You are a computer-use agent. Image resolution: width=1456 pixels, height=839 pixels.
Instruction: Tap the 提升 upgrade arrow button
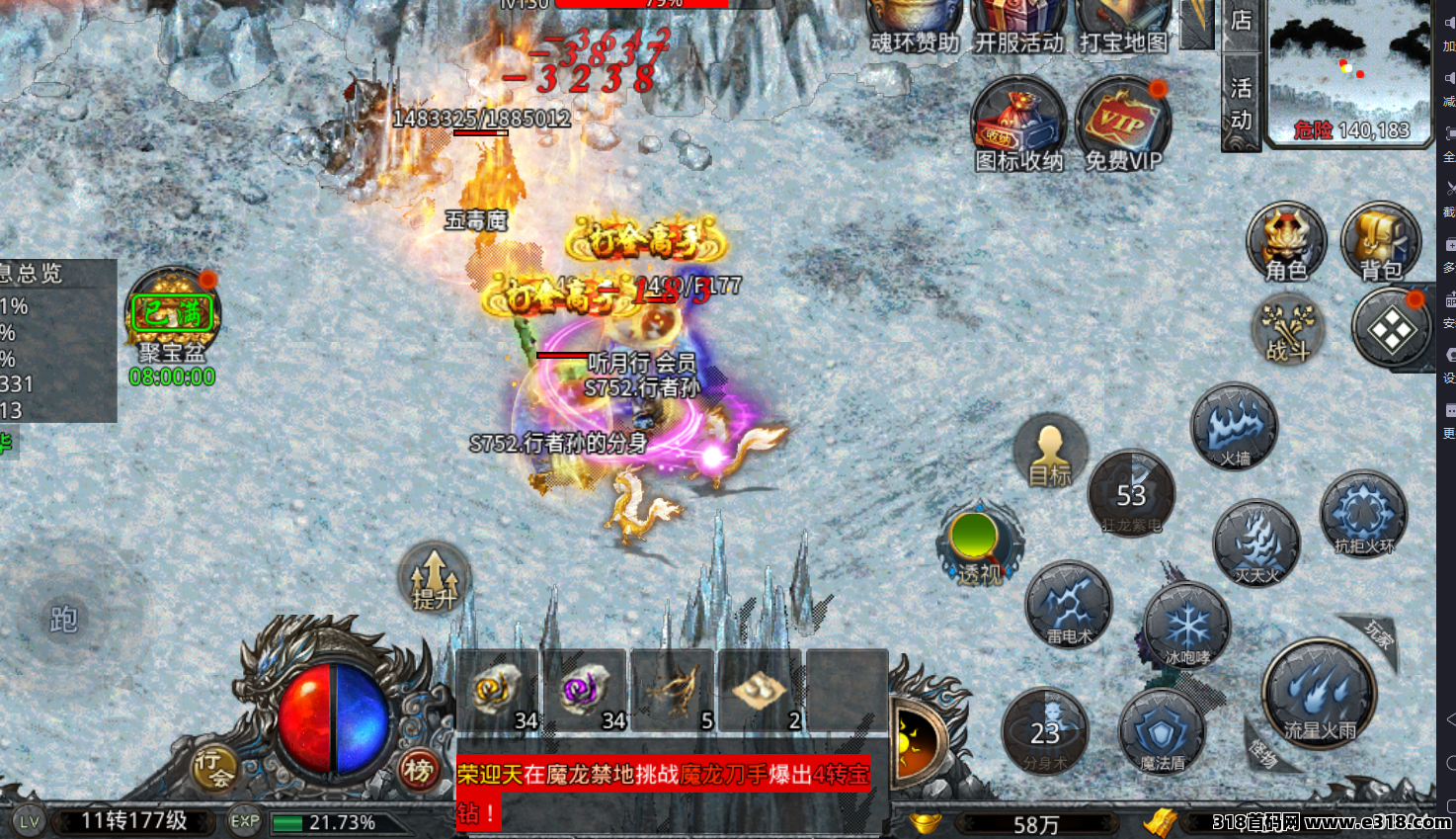[434, 578]
